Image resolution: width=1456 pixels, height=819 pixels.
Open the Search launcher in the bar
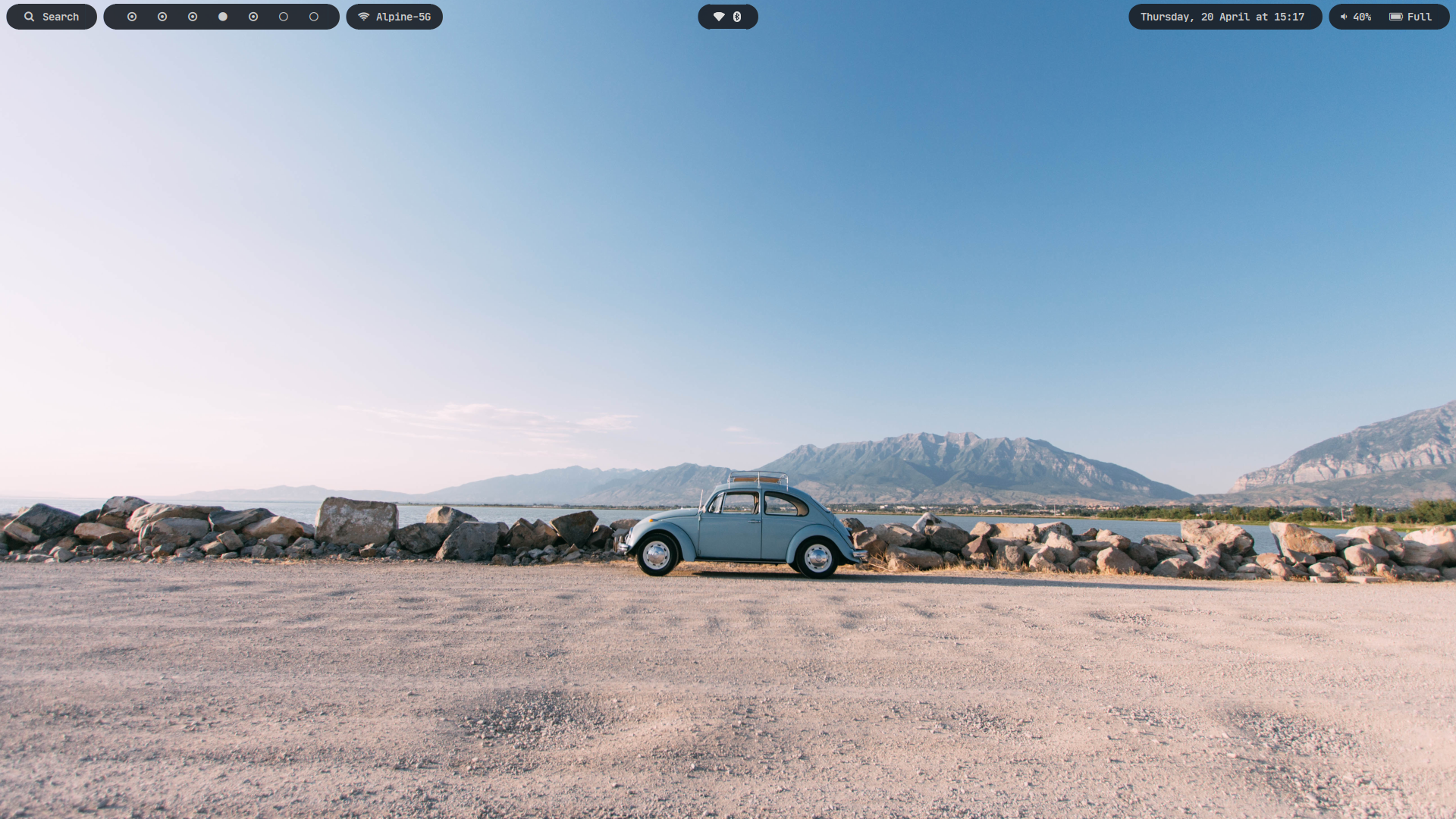[x=52, y=17]
